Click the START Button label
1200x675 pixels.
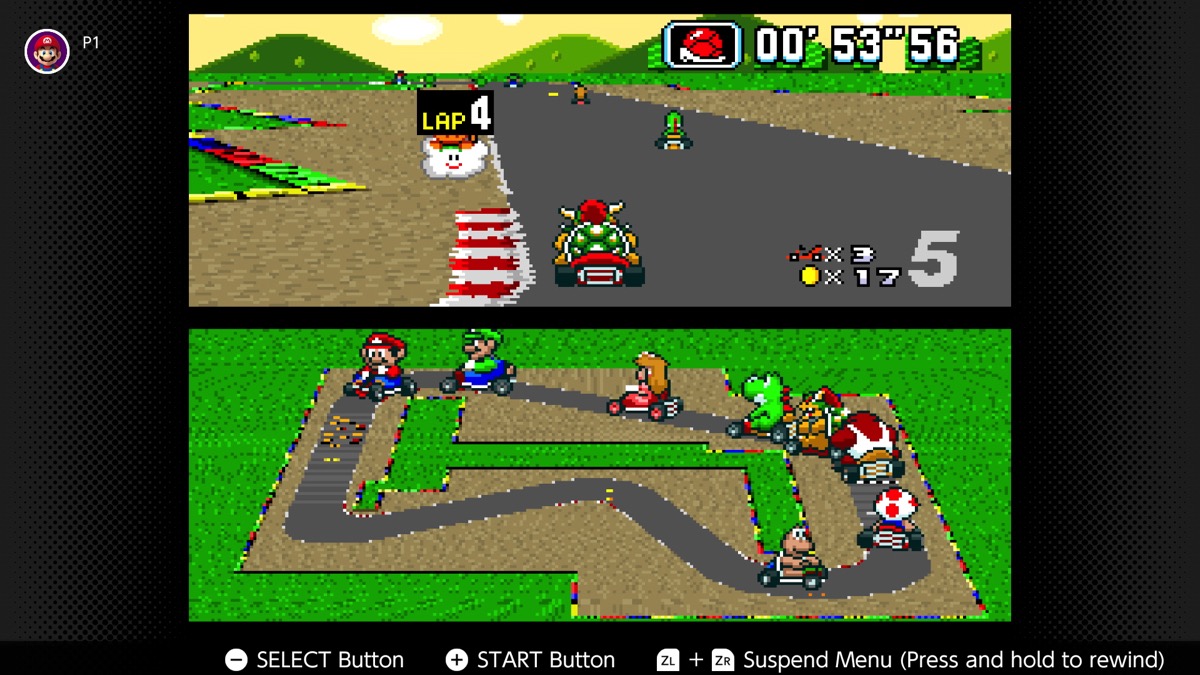coord(545,660)
